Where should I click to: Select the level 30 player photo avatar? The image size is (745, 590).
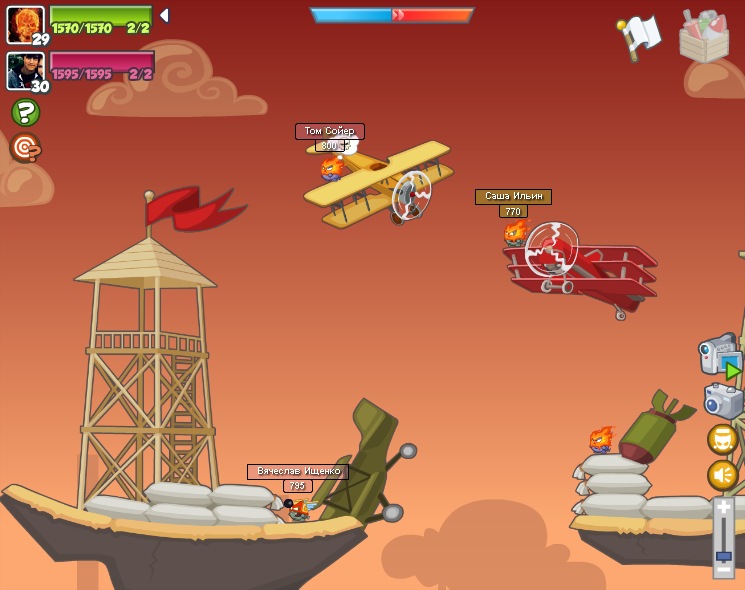pos(25,70)
